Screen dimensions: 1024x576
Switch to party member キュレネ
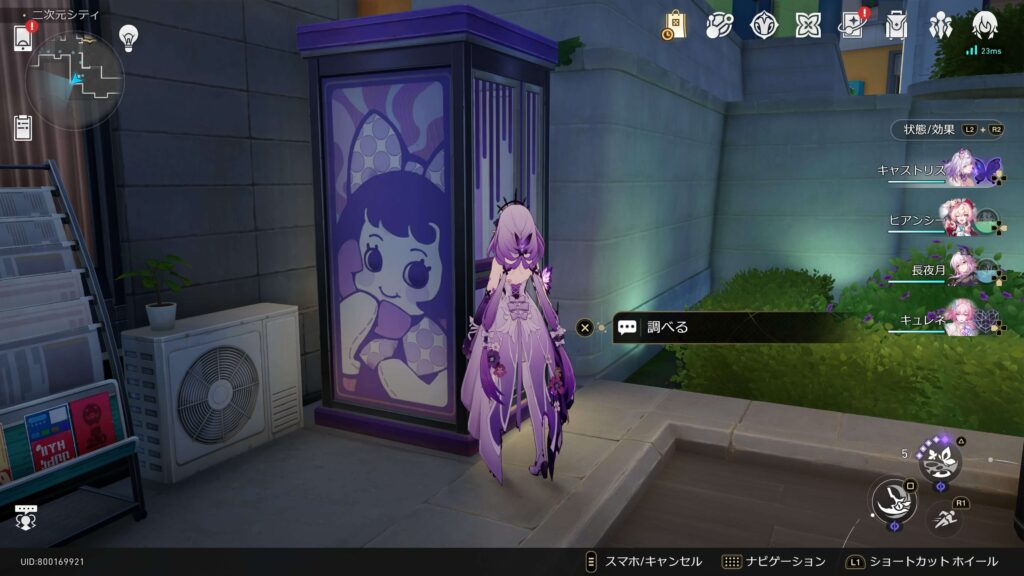point(962,316)
